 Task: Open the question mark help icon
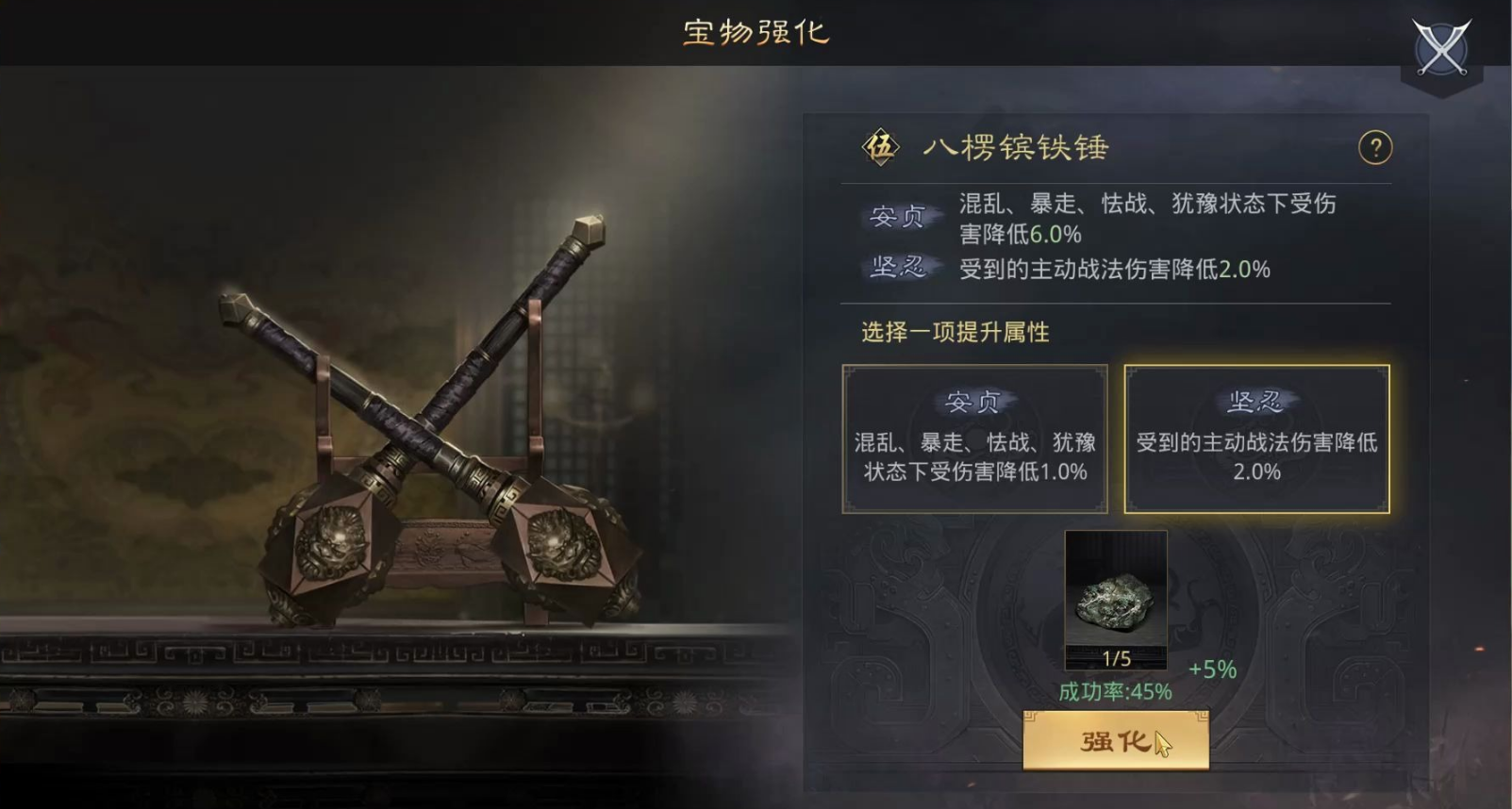tap(1376, 149)
